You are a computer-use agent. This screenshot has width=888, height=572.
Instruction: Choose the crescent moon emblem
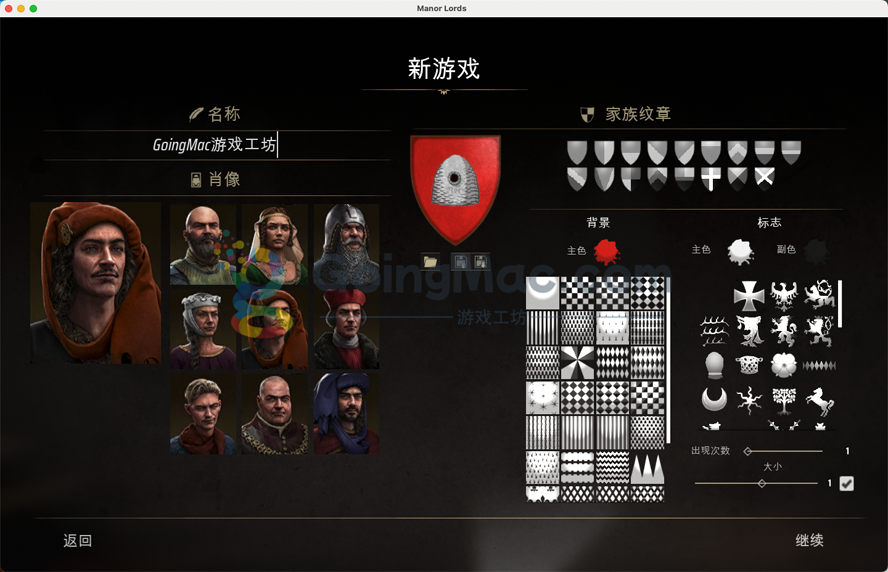pos(714,400)
